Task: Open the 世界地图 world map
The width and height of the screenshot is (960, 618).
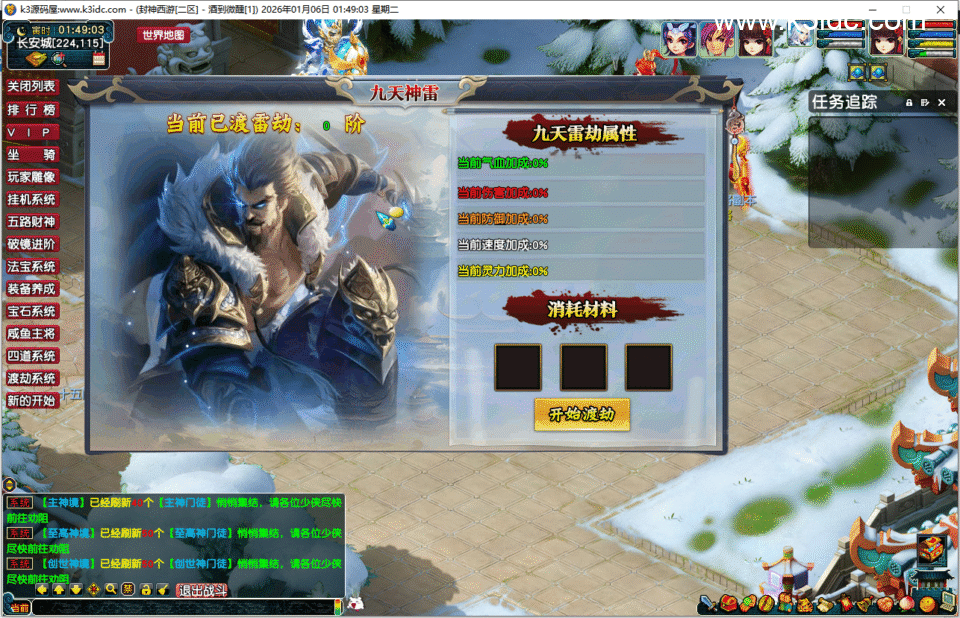Action: pyautogui.click(x=165, y=34)
